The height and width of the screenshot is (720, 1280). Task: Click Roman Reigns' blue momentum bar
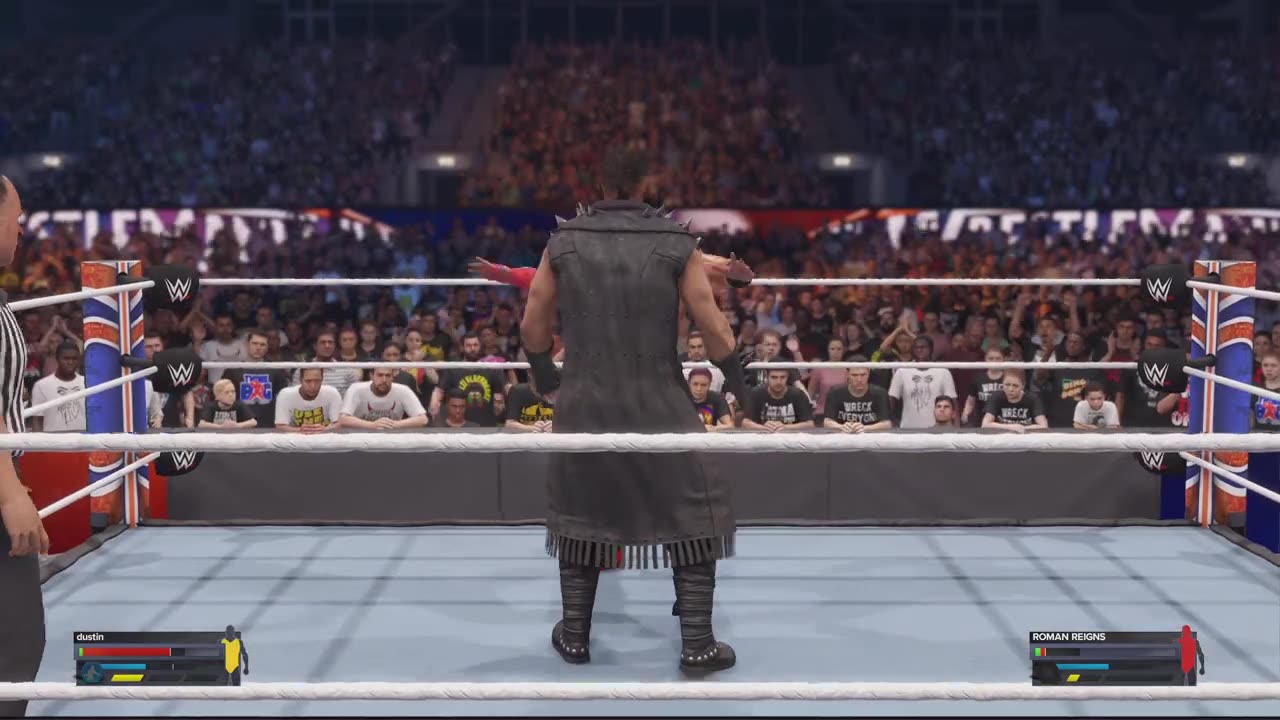click(1083, 666)
